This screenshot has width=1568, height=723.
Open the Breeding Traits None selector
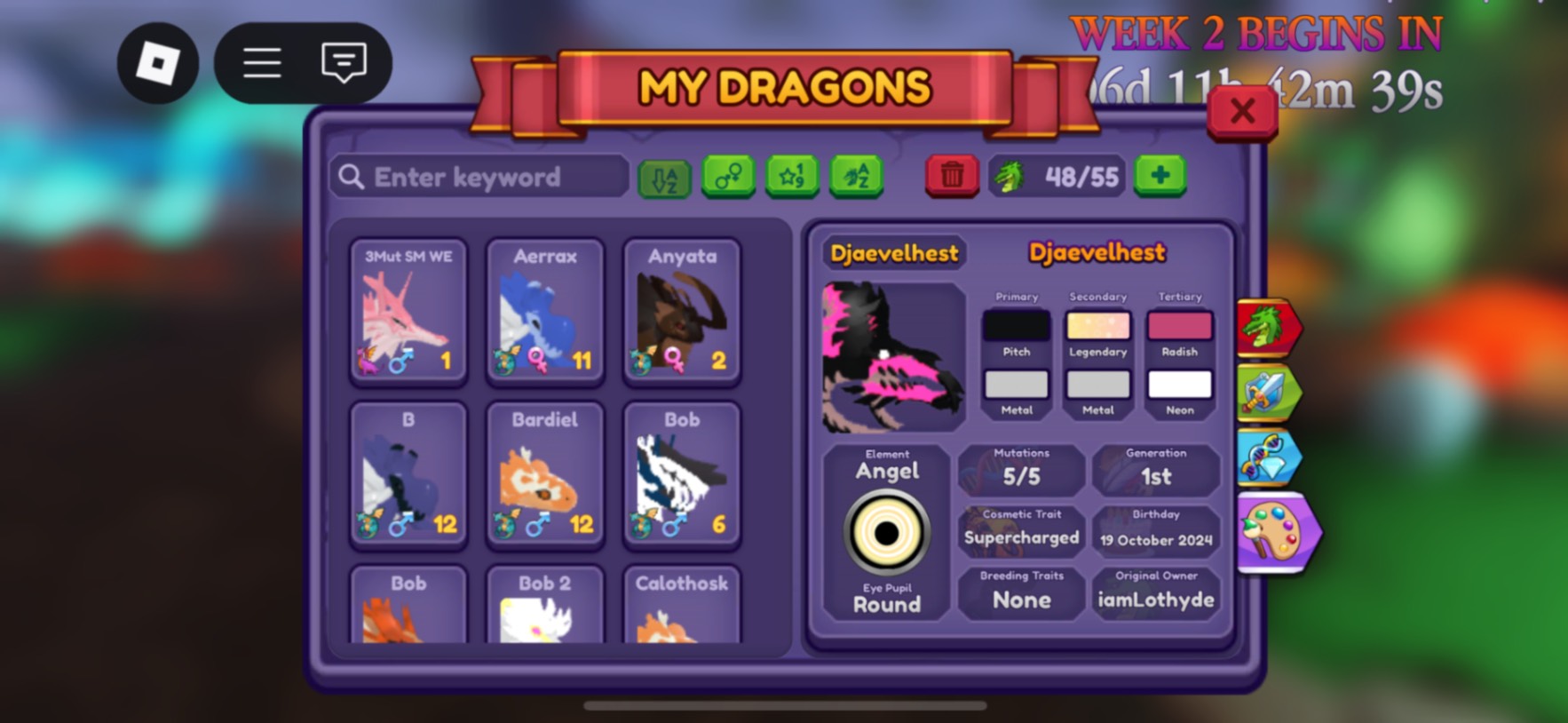(1020, 593)
